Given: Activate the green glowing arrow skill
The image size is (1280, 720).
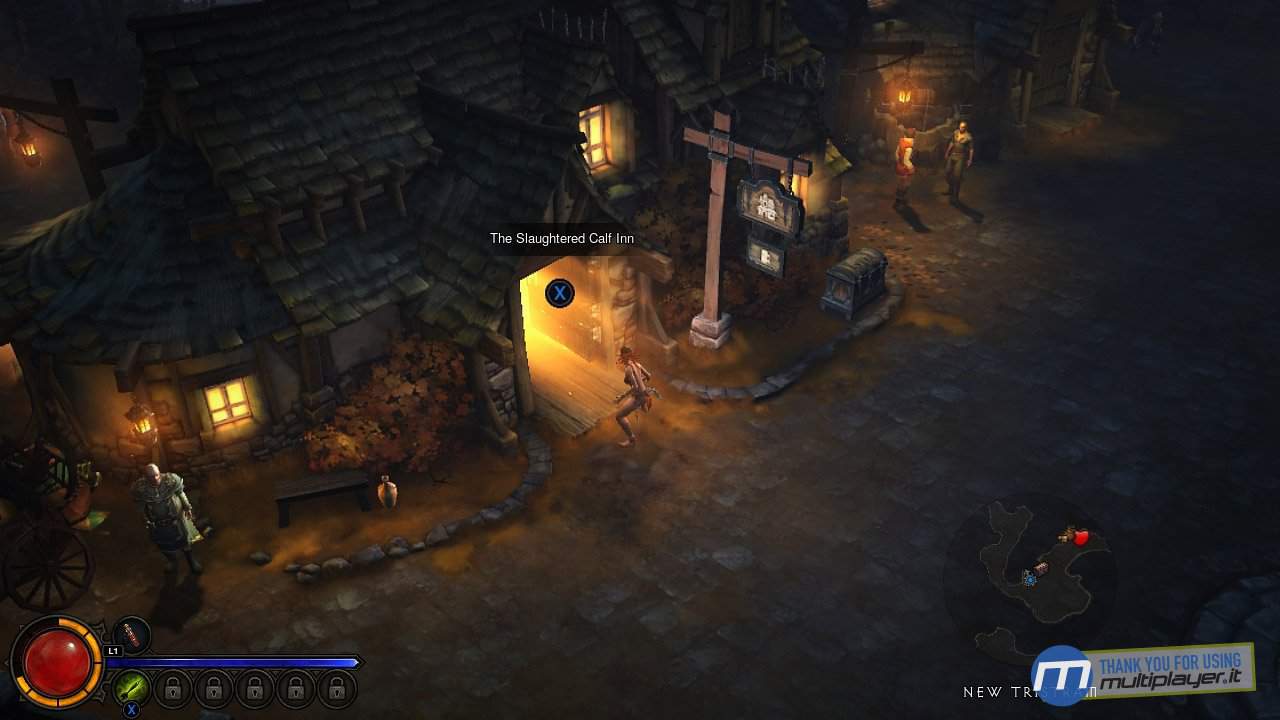Looking at the screenshot, I should [131, 687].
